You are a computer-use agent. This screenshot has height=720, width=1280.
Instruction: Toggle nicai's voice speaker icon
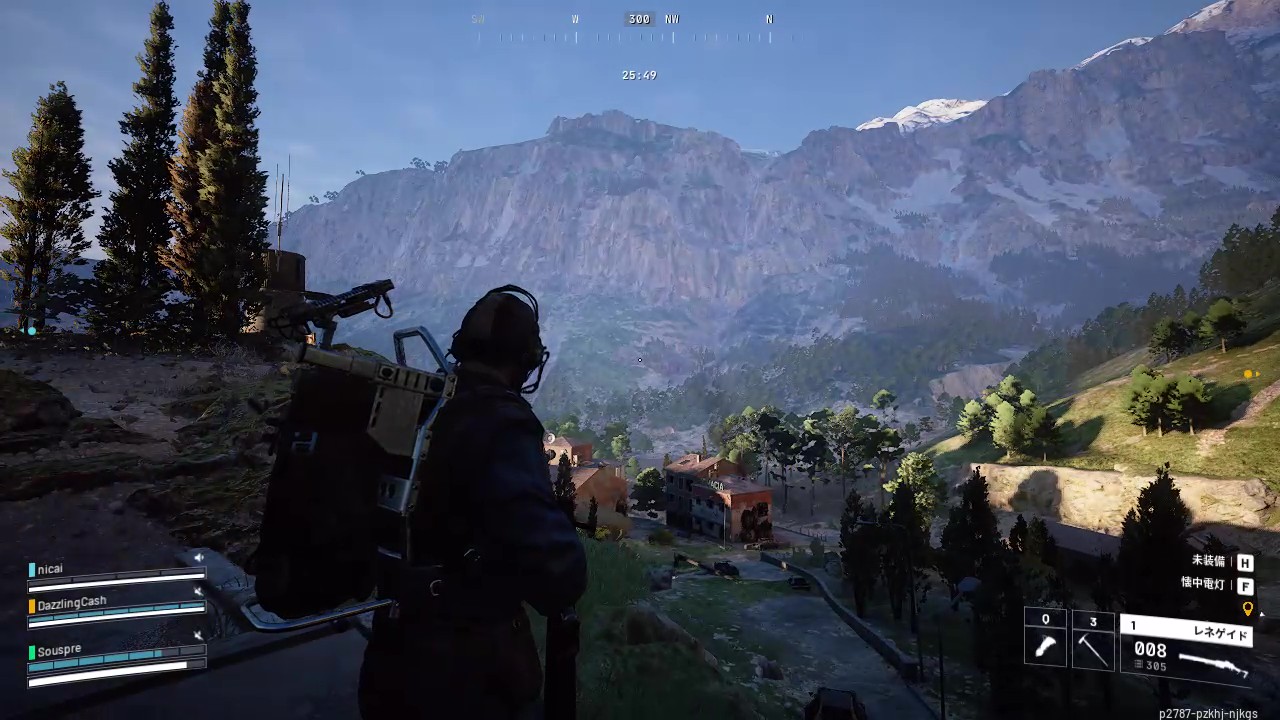point(198,557)
